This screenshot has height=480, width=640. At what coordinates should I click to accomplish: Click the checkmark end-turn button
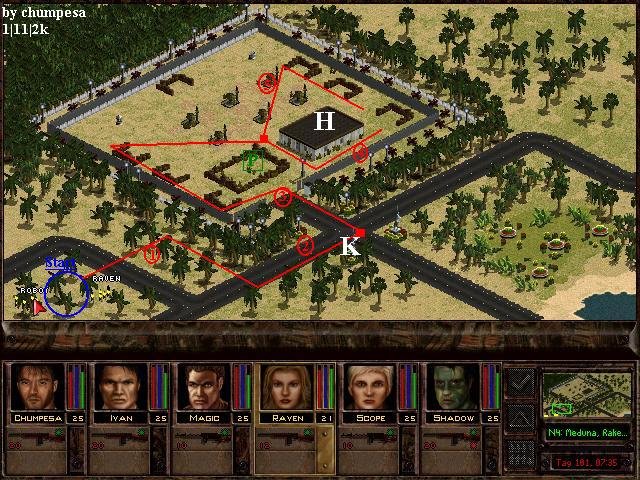(x=520, y=382)
